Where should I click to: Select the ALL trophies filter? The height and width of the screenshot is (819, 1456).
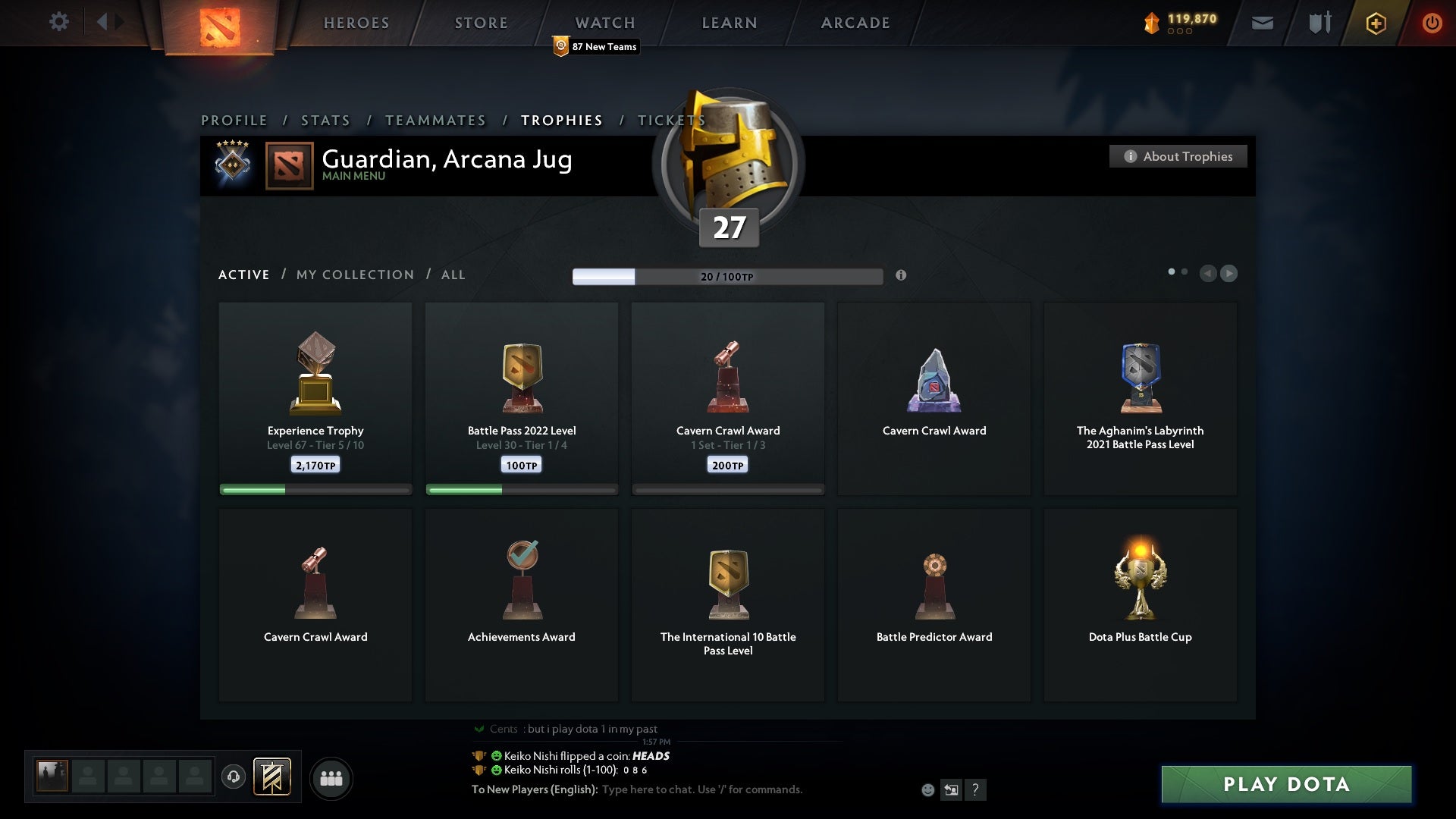pos(453,275)
